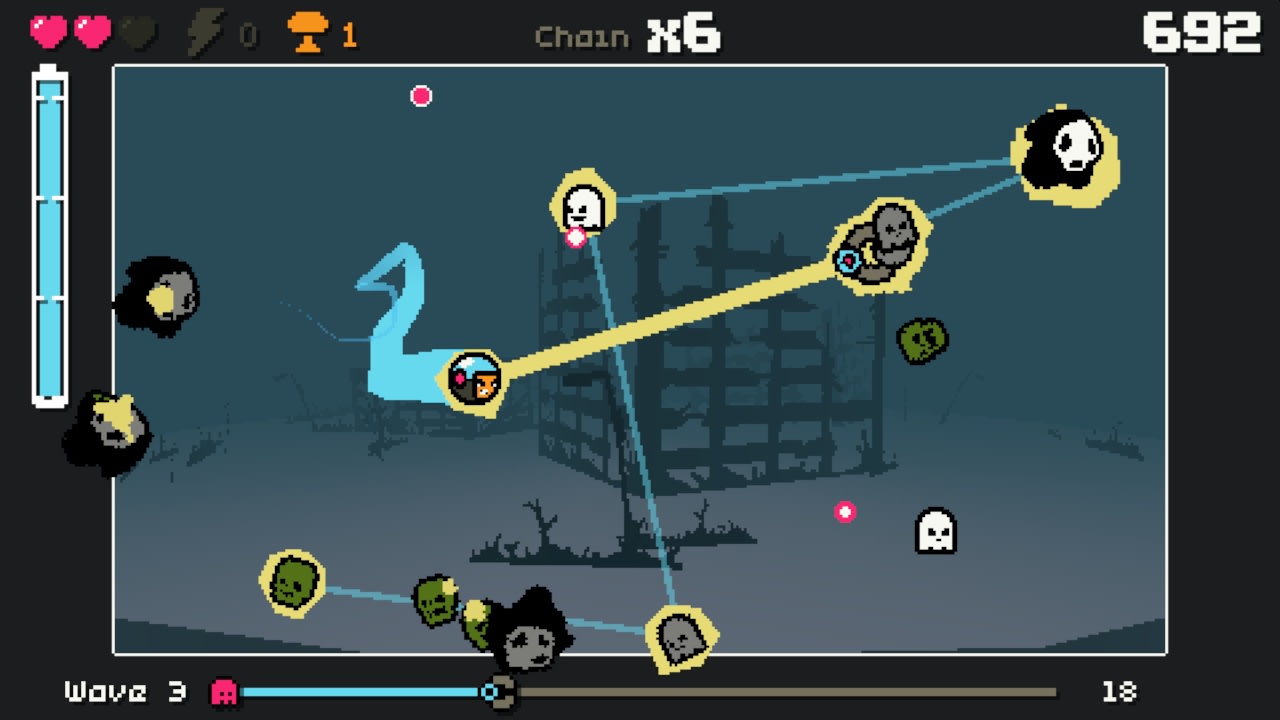The image size is (1280, 720).
Task: Toggle the second pink heart
Action: (x=92, y=30)
